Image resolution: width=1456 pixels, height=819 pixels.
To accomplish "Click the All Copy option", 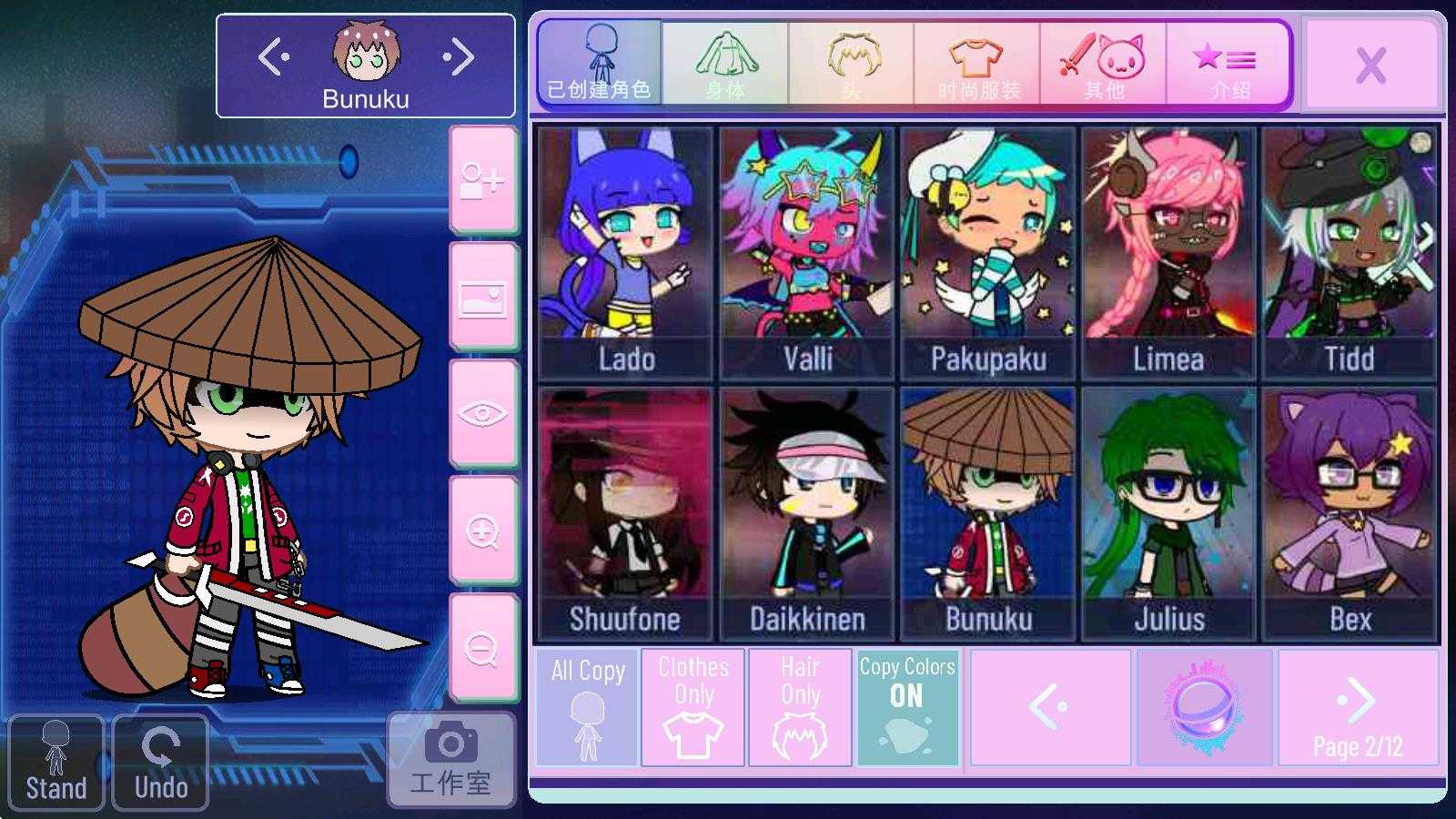I will click(587, 707).
